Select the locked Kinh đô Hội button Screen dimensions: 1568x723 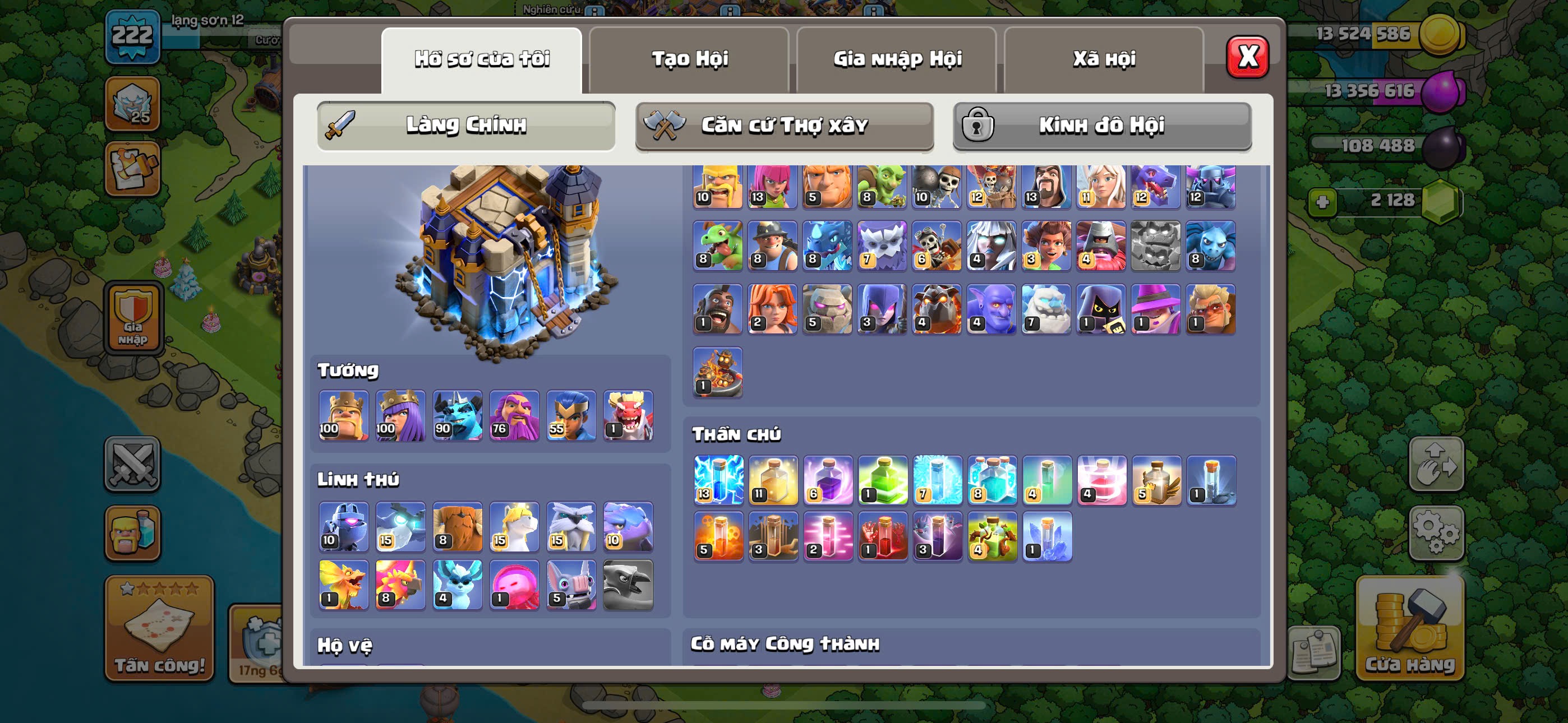(1102, 126)
